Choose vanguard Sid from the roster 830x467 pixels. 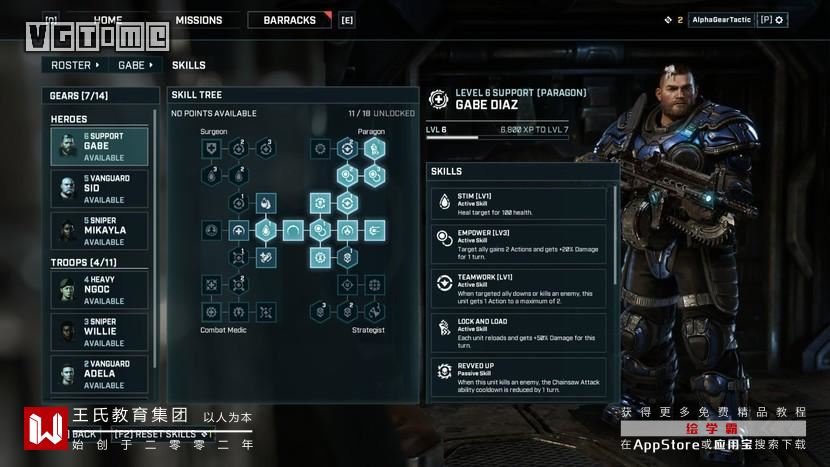click(x=100, y=189)
